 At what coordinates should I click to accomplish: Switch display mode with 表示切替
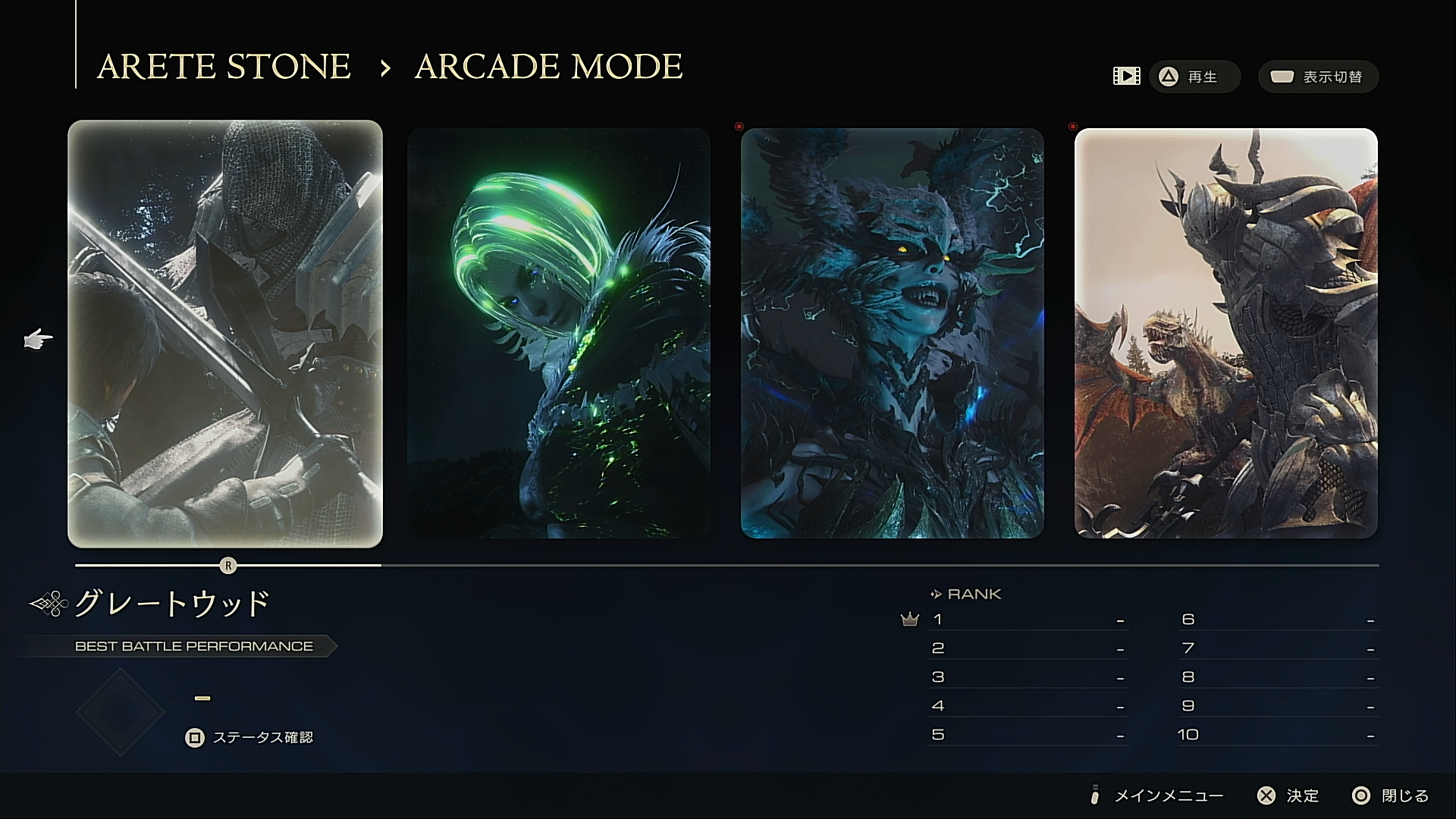[x=1318, y=77]
